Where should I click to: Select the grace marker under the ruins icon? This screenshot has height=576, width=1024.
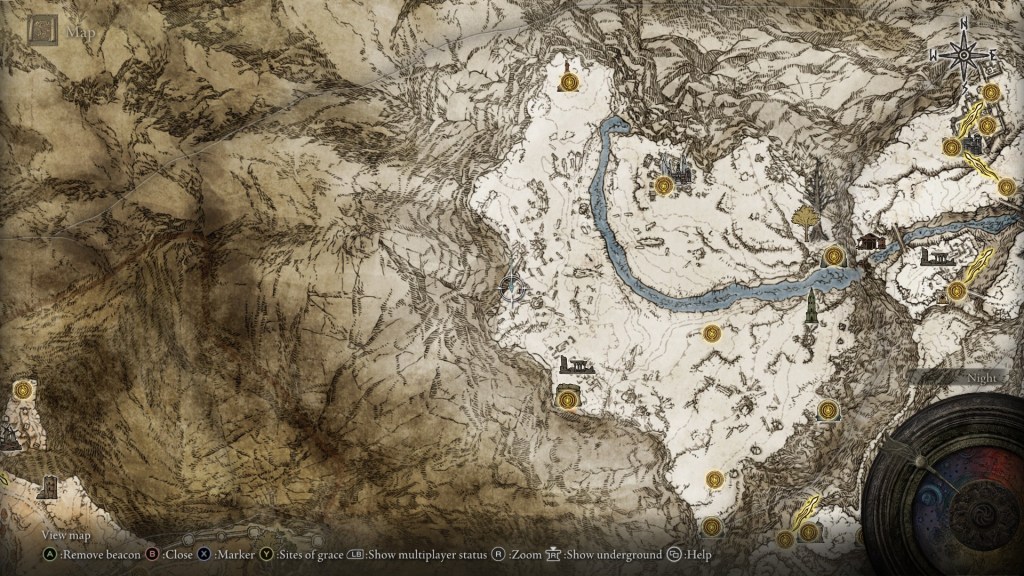point(568,399)
